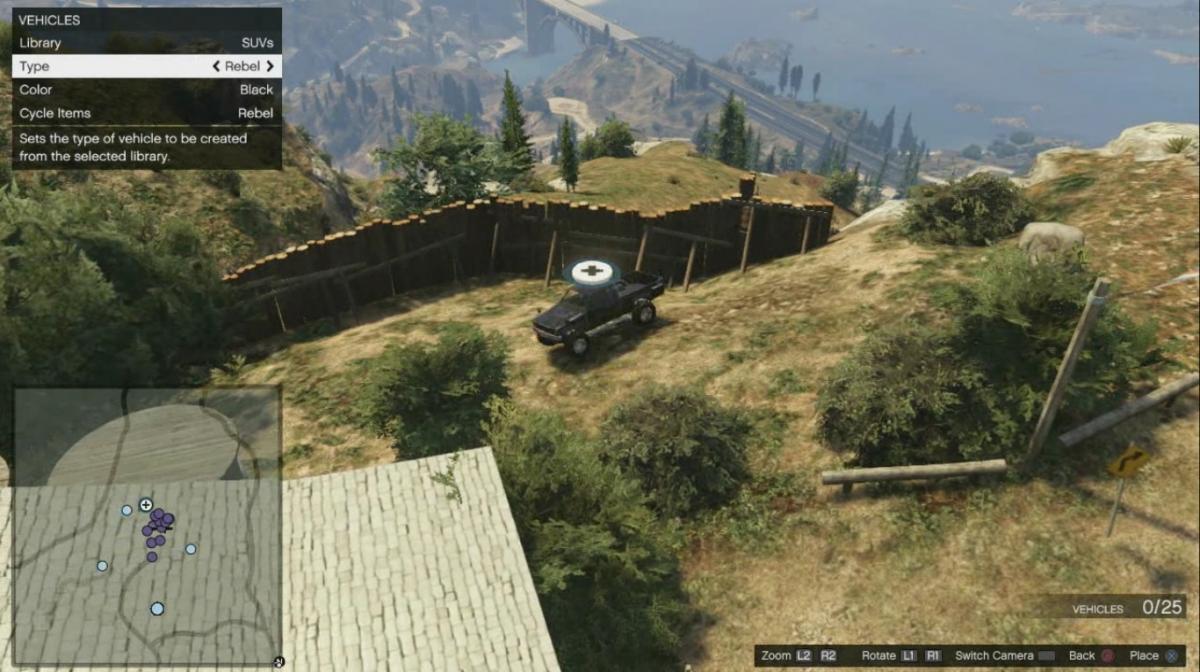Click the plus placement marker above the truck
The height and width of the screenshot is (672, 1200).
(x=591, y=271)
